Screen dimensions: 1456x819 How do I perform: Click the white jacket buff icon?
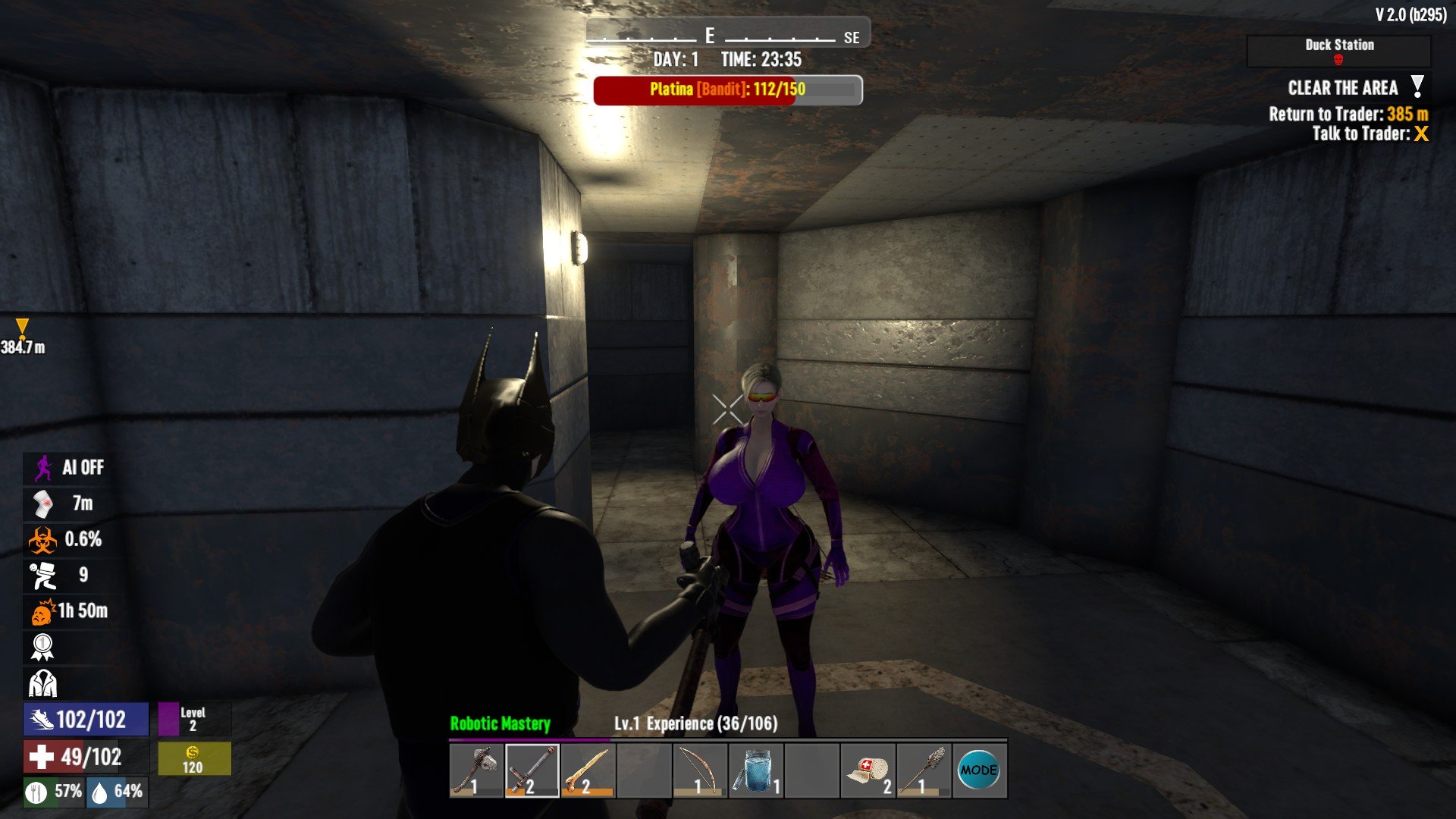click(43, 682)
